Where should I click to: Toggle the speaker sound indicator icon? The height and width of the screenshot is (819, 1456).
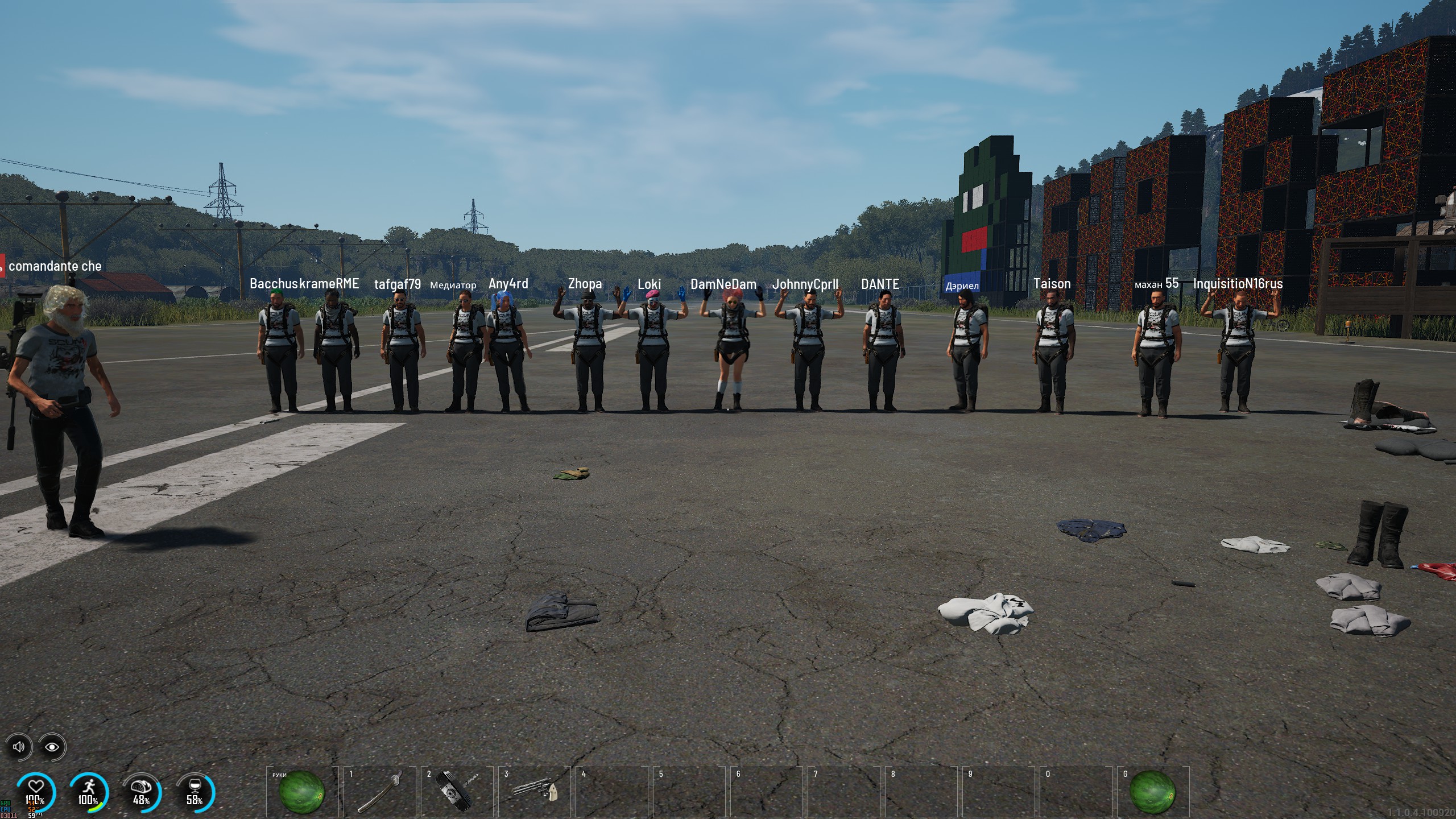click(x=19, y=747)
